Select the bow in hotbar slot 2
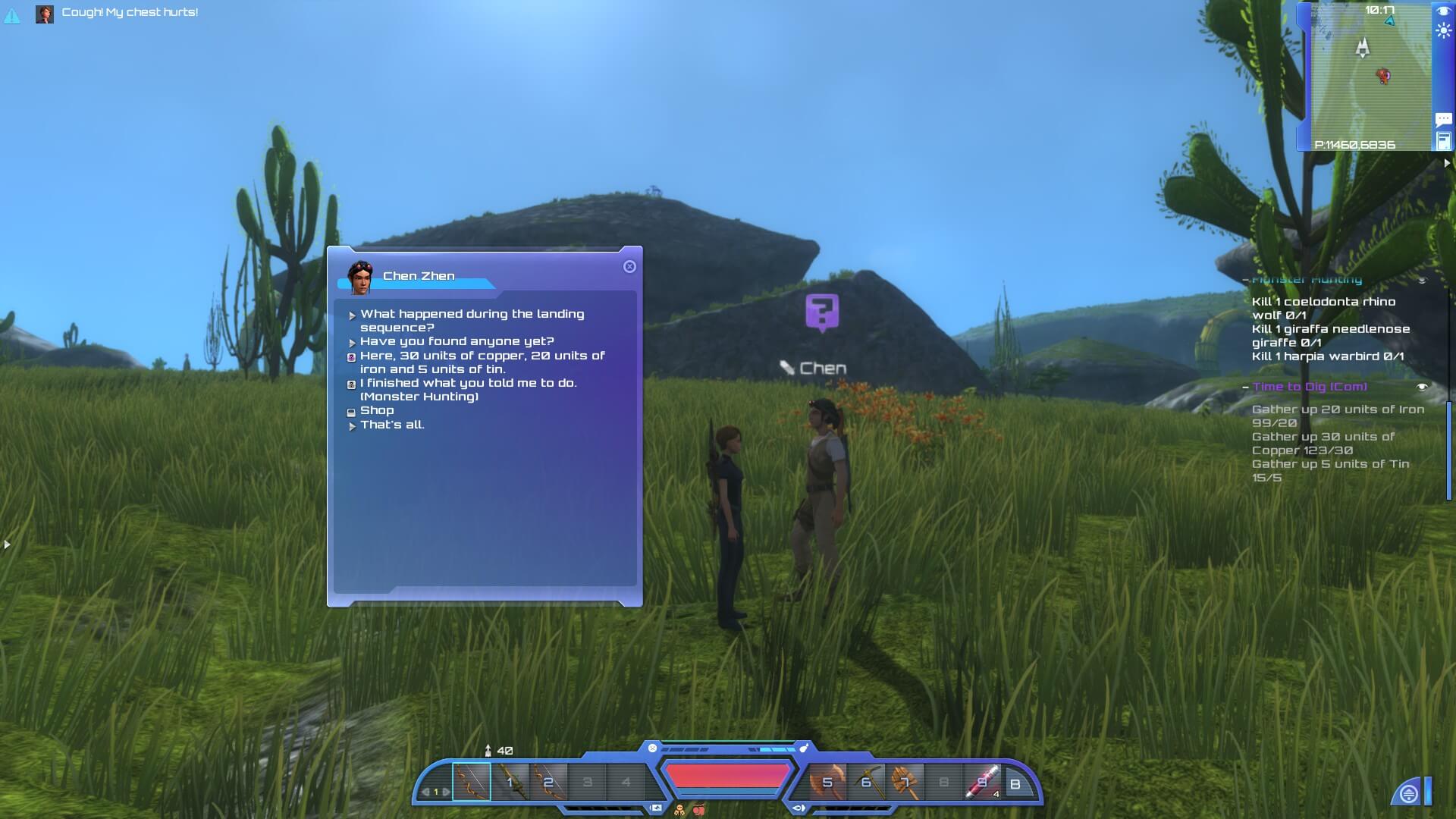Viewport: 1456px width, 819px height. tap(548, 782)
